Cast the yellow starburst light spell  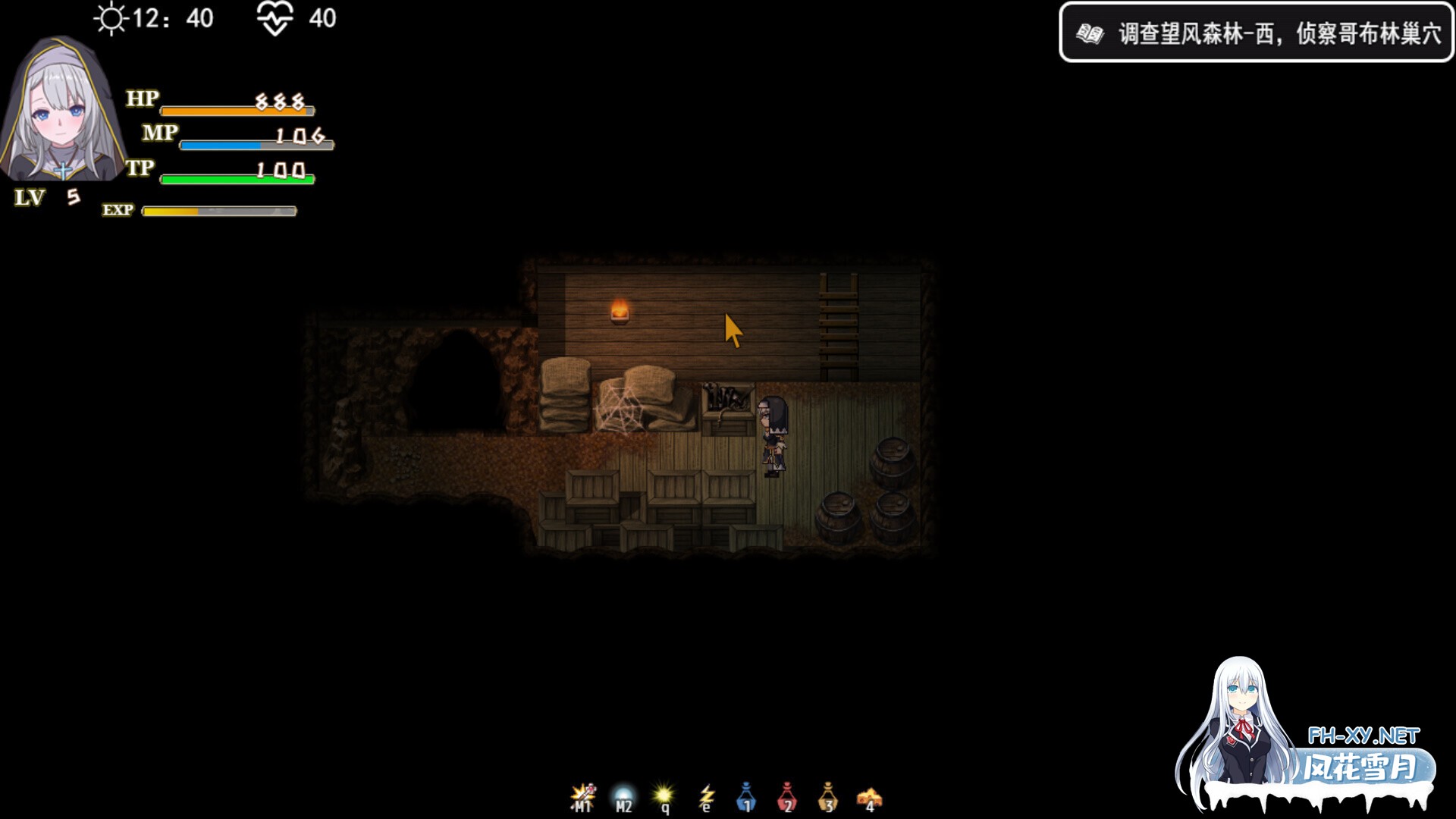(664, 798)
